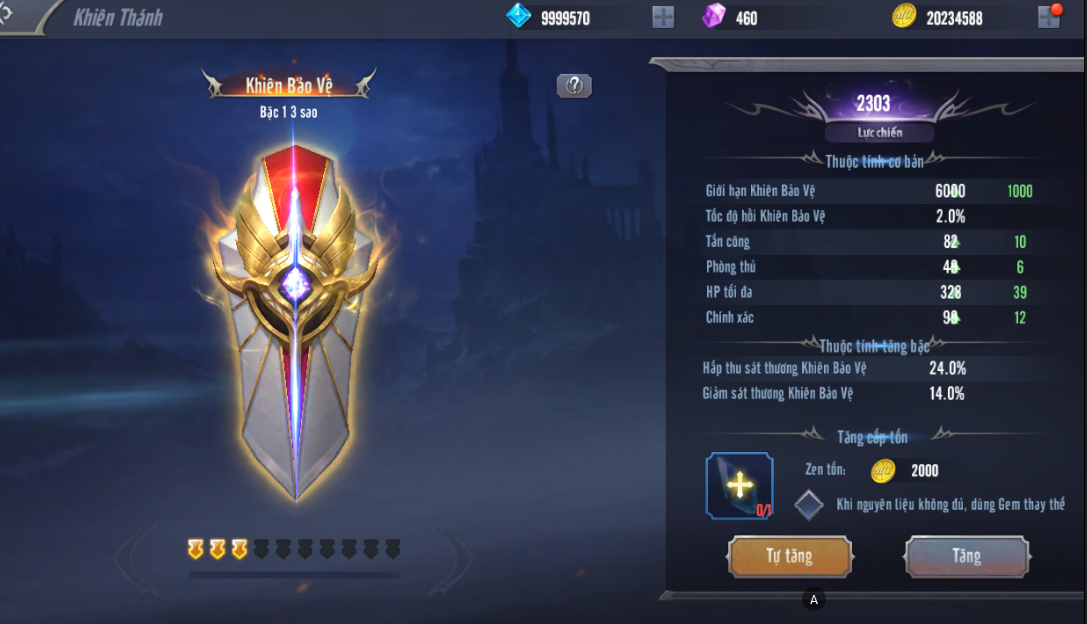Click the Tự tăng auto-upgrade button
The width and height of the screenshot is (1087, 624).
[790, 557]
